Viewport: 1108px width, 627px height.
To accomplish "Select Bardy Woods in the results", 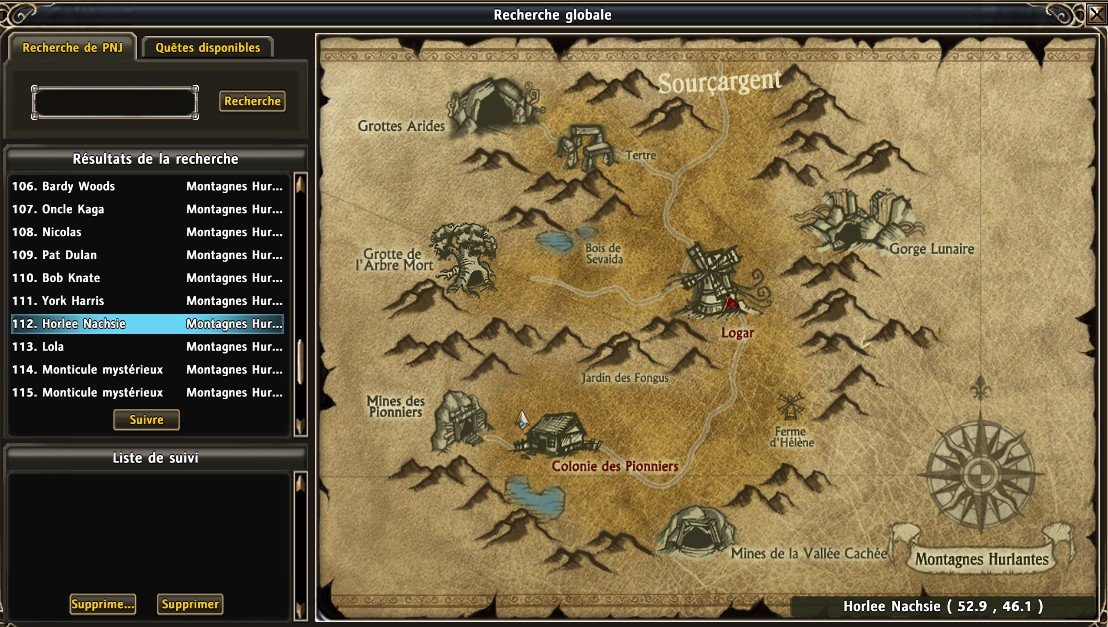I will pos(147,186).
